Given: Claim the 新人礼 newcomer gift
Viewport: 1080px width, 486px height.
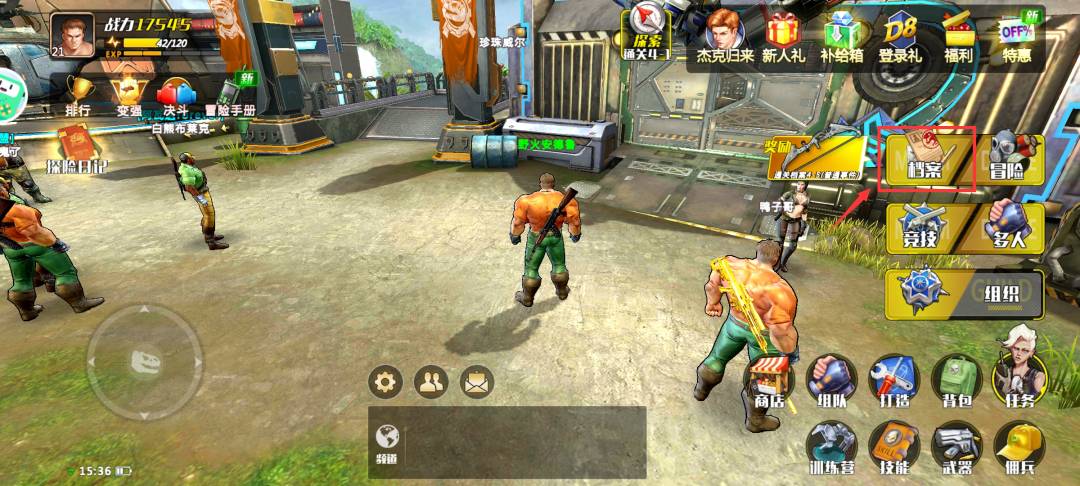Looking at the screenshot, I should click(783, 38).
